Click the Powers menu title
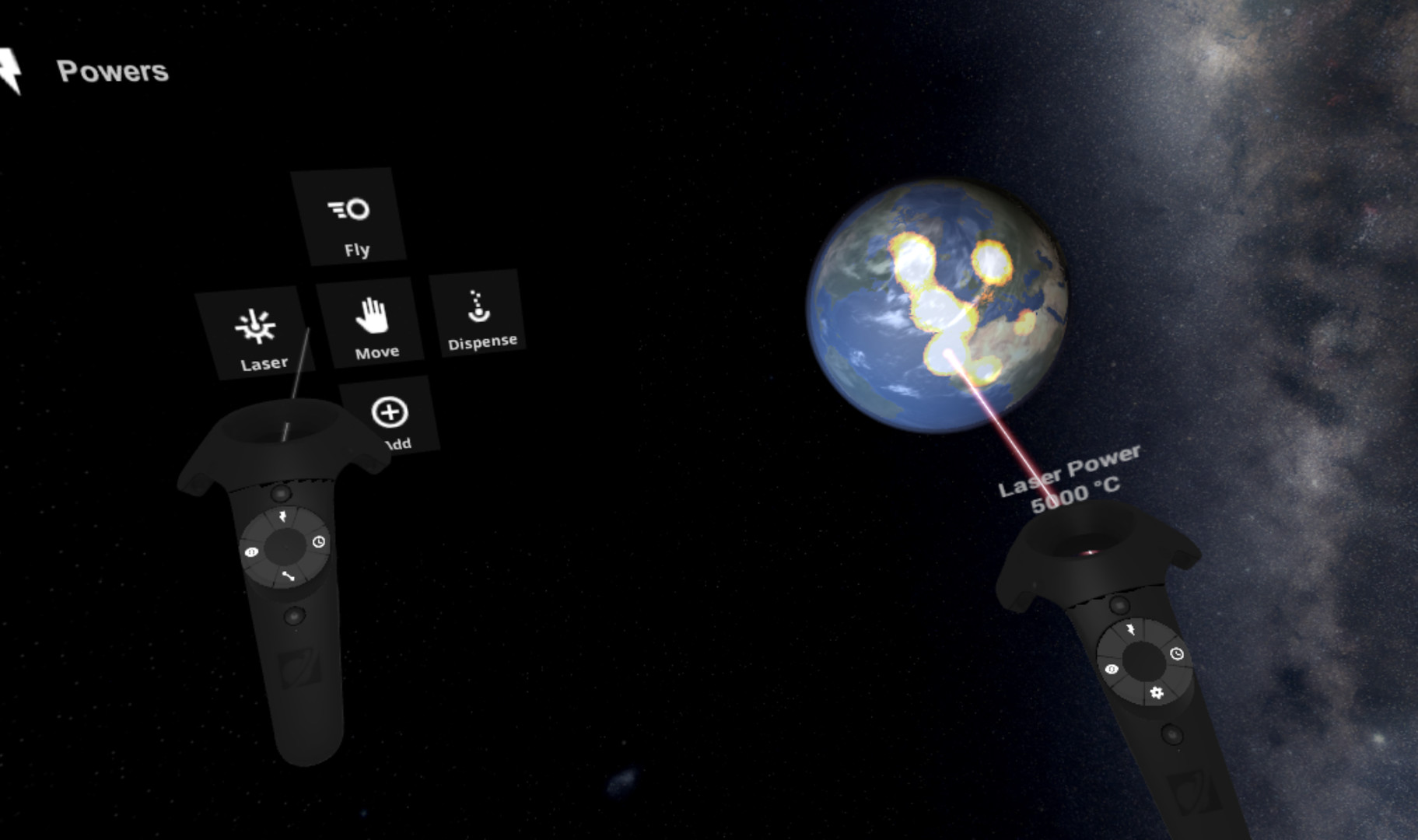The image size is (1418, 840). point(114,72)
